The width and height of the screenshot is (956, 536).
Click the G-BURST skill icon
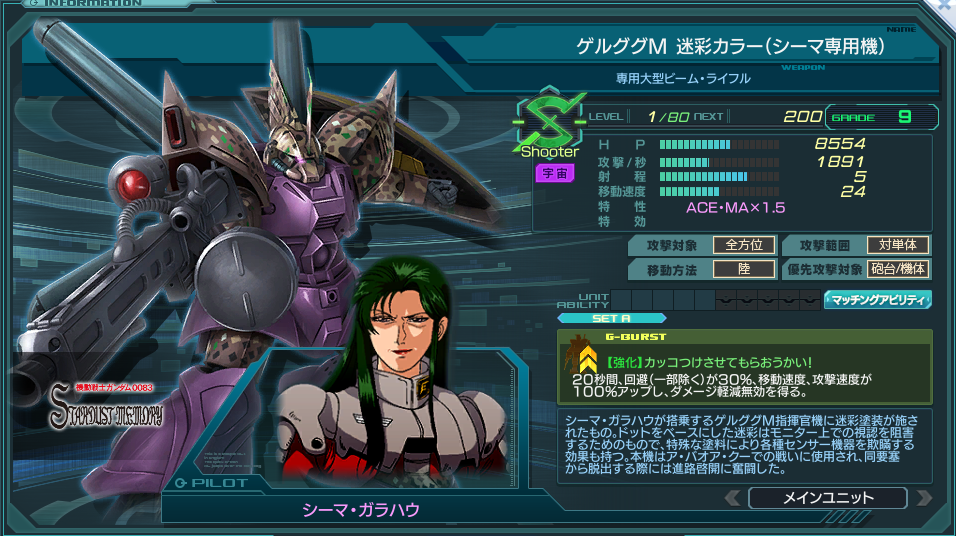582,359
